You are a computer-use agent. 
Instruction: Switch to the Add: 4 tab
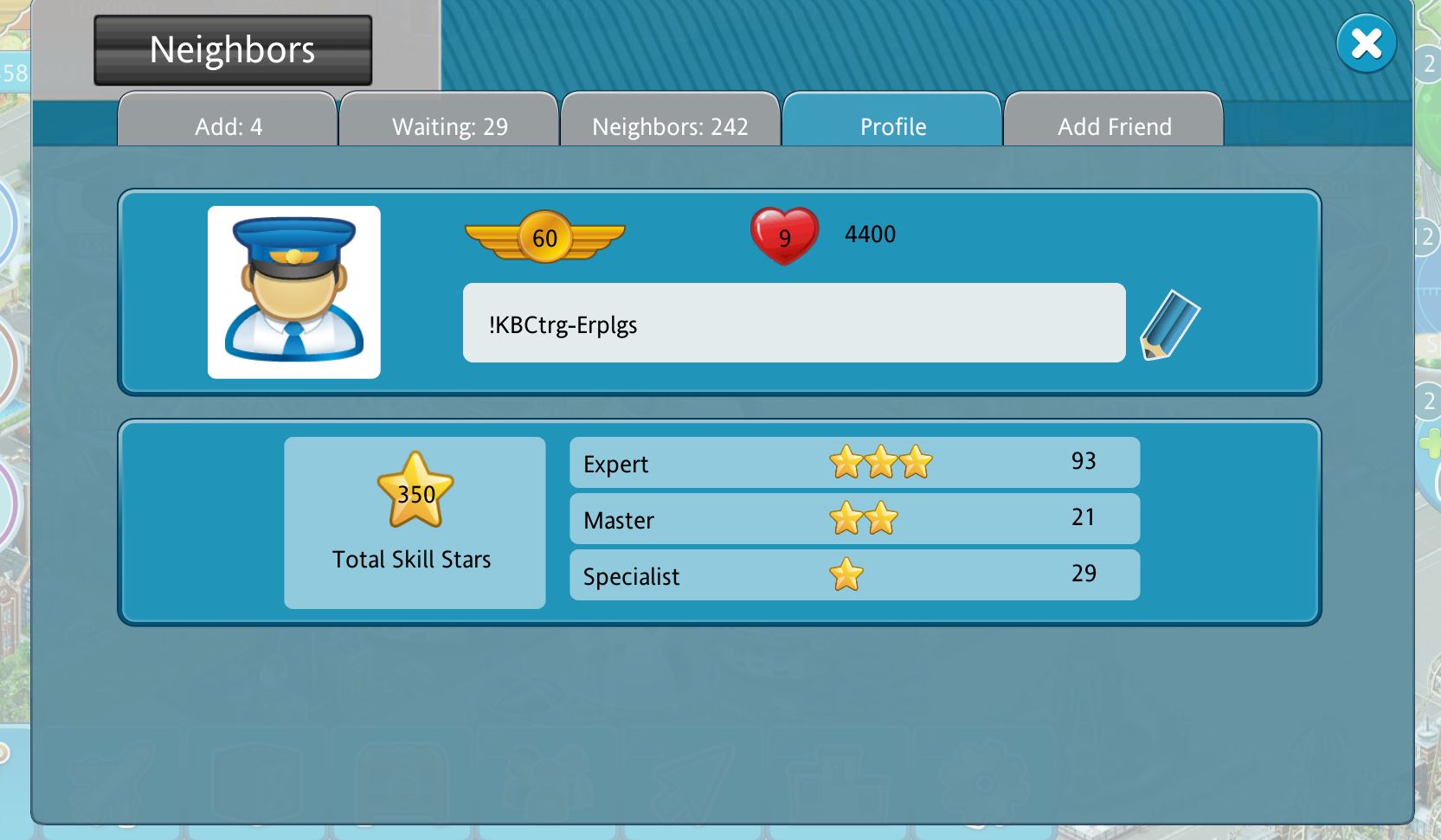[x=228, y=124]
